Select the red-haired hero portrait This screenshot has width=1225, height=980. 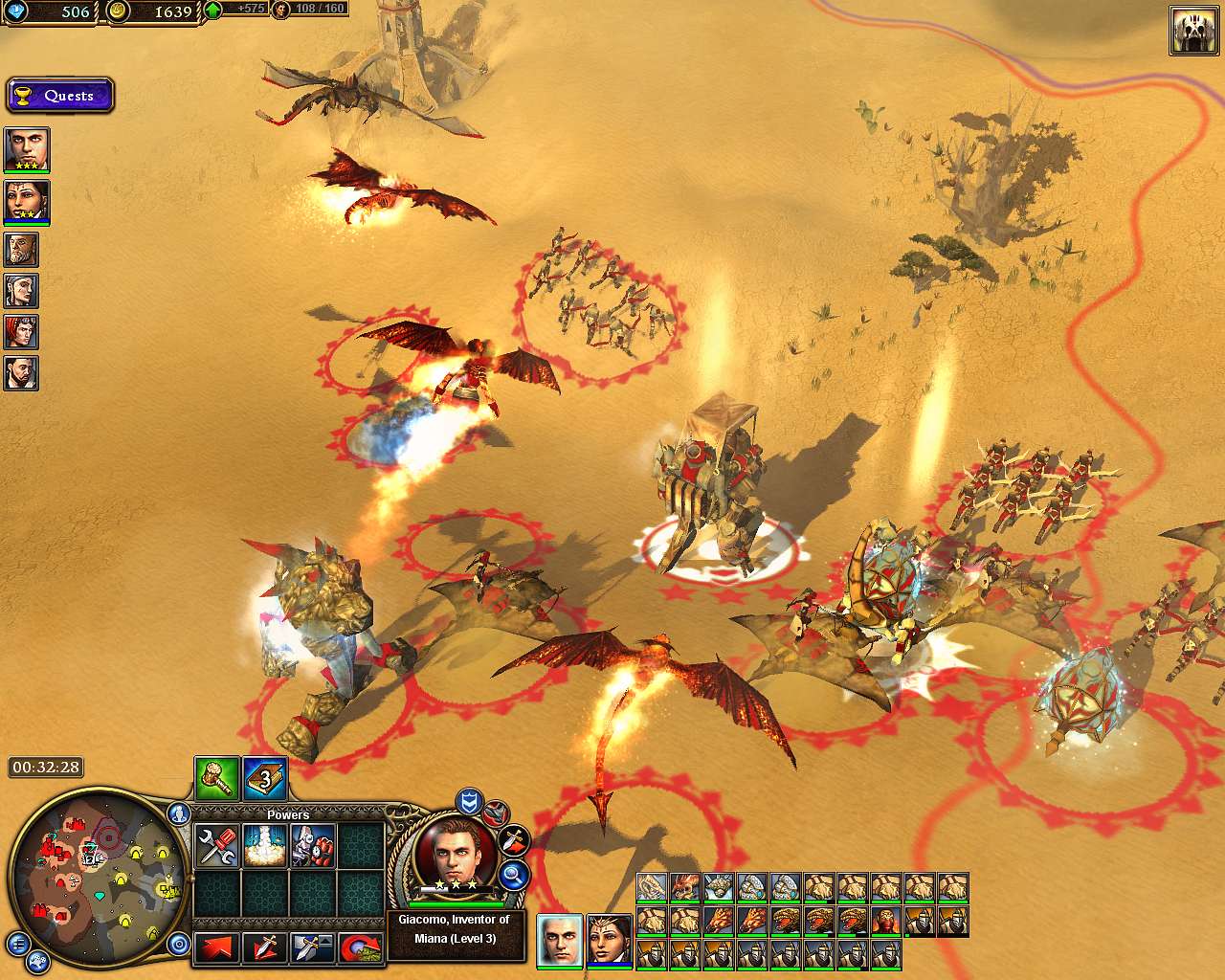coord(21,332)
